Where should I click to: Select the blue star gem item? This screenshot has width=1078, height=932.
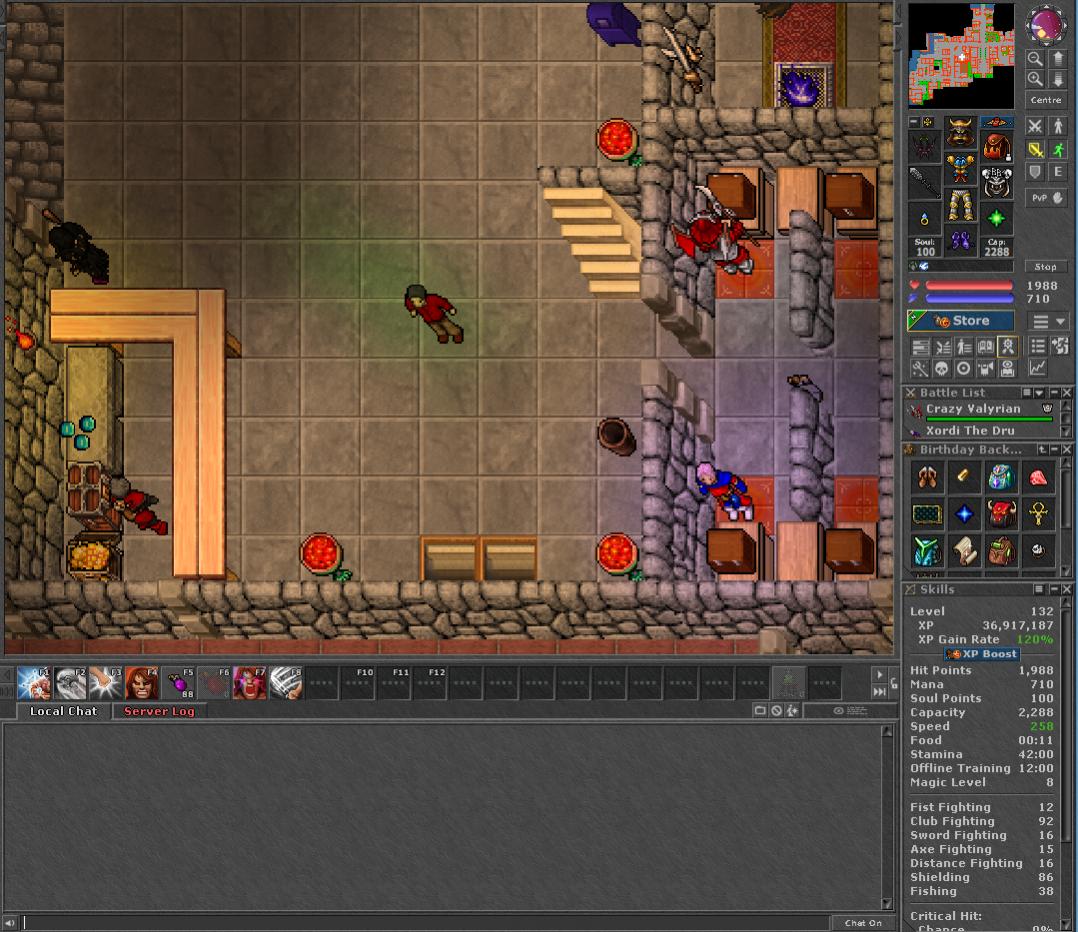click(x=964, y=514)
